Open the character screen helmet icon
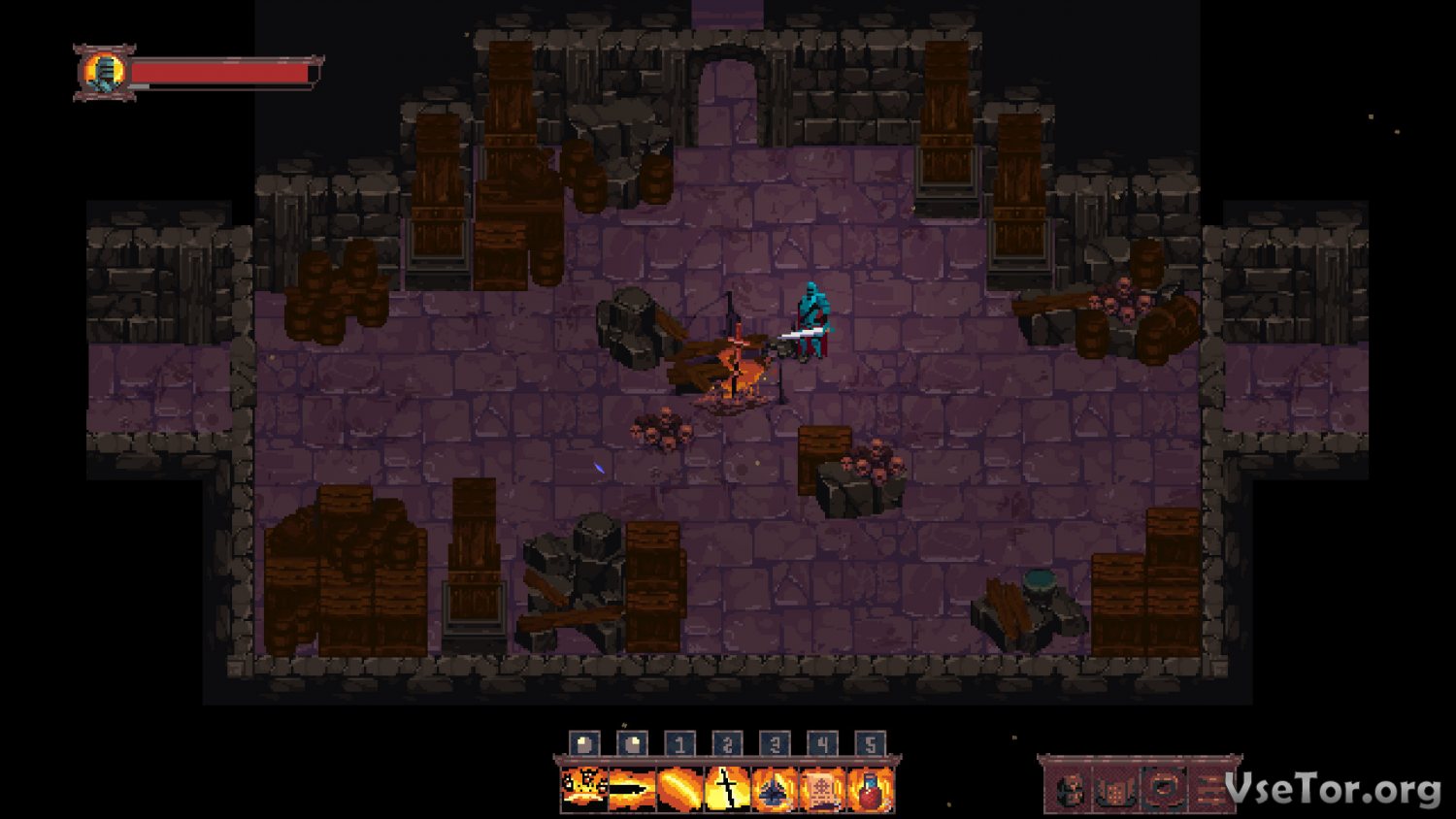Viewport: 1456px width, 819px height. pos(1071,791)
